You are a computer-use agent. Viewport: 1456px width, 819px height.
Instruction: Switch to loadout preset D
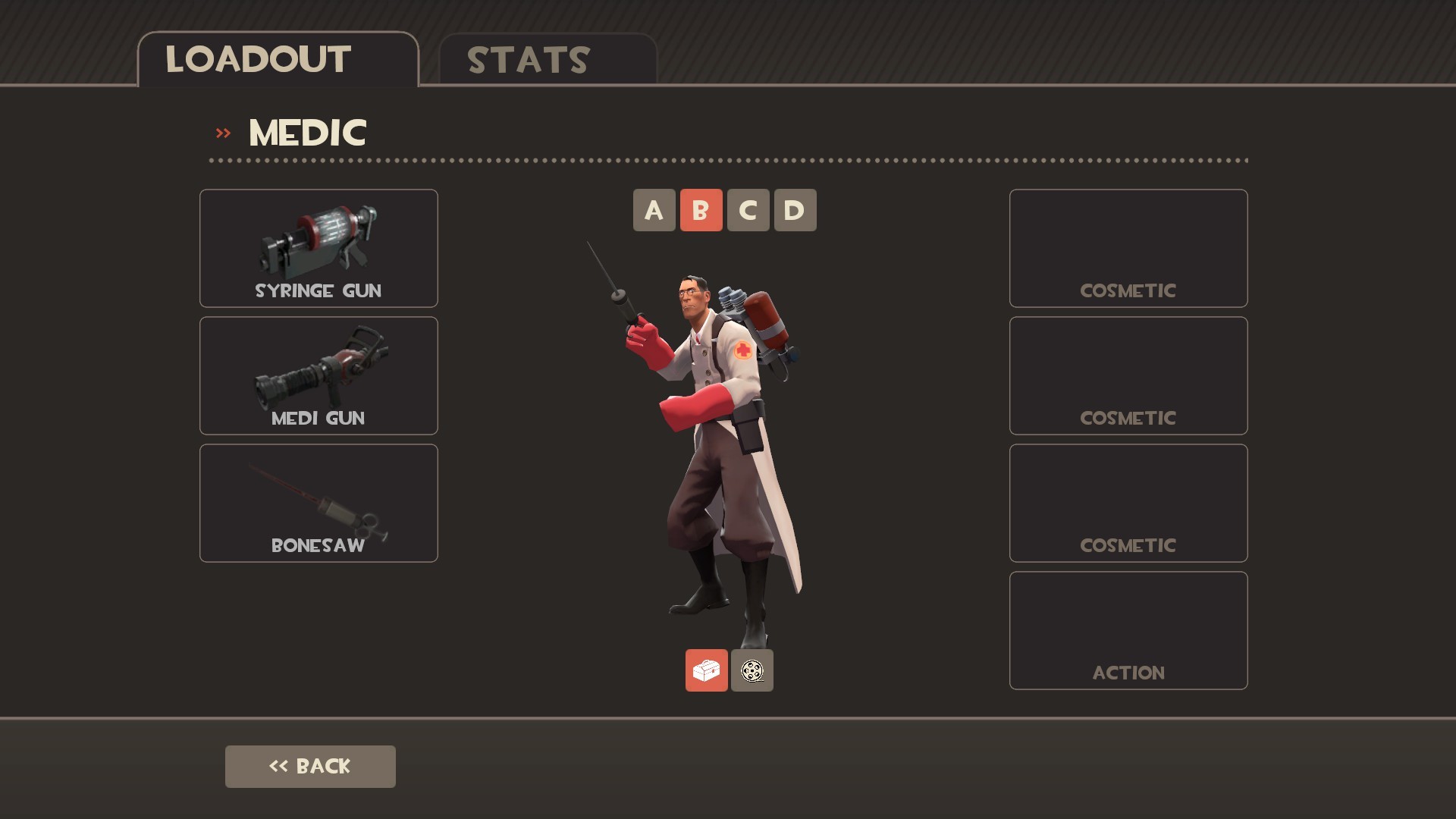click(x=794, y=210)
